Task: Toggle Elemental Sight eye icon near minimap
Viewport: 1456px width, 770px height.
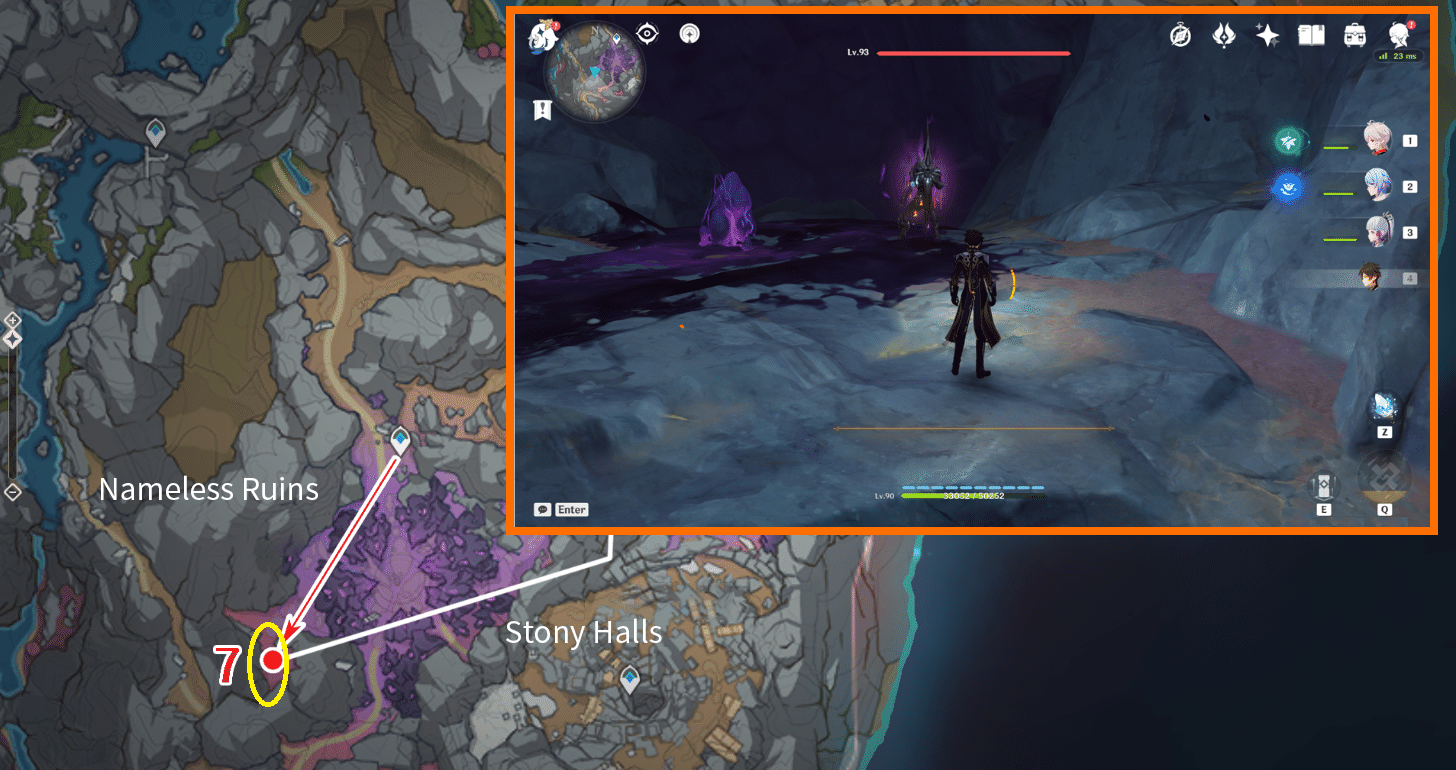Action: (x=645, y=33)
